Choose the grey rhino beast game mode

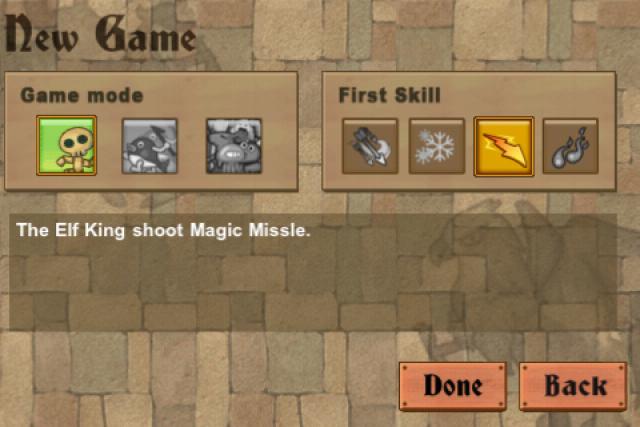coord(149,146)
